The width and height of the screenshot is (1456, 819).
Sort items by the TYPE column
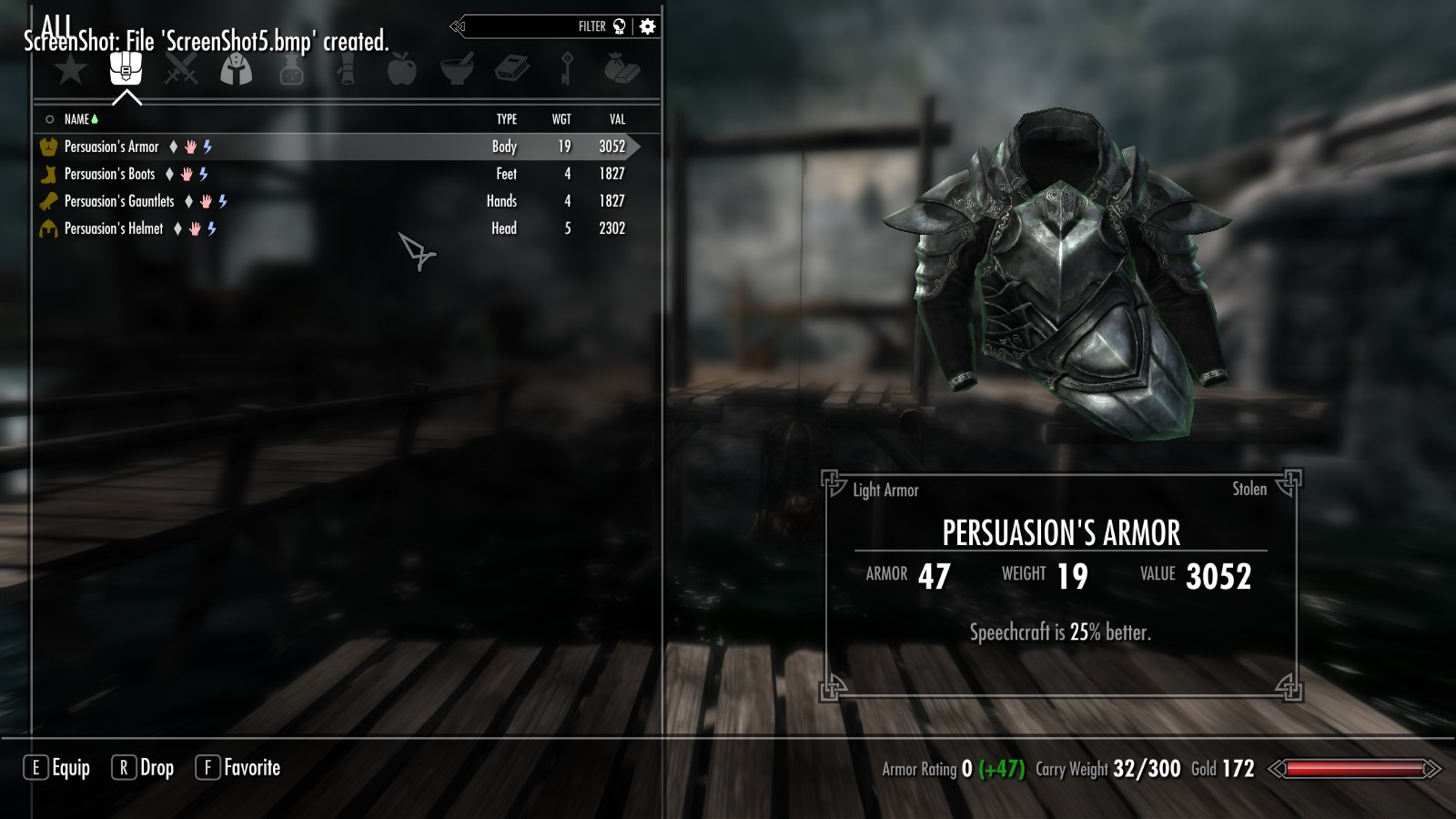click(x=507, y=119)
